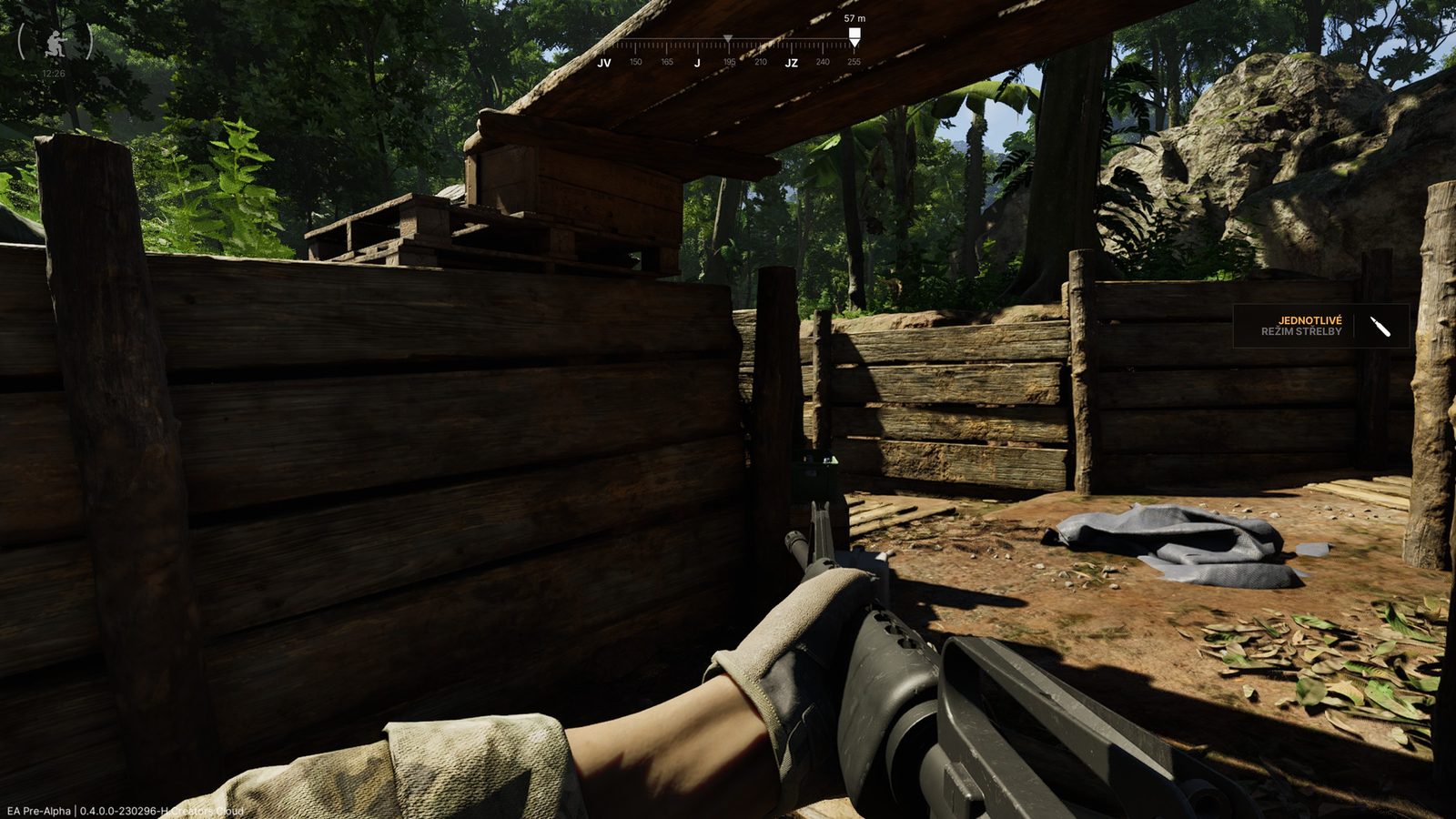Image resolution: width=1456 pixels, height=819 pixels.
Task: Select the JV bearing label on the compass
Action: (602, 63)
